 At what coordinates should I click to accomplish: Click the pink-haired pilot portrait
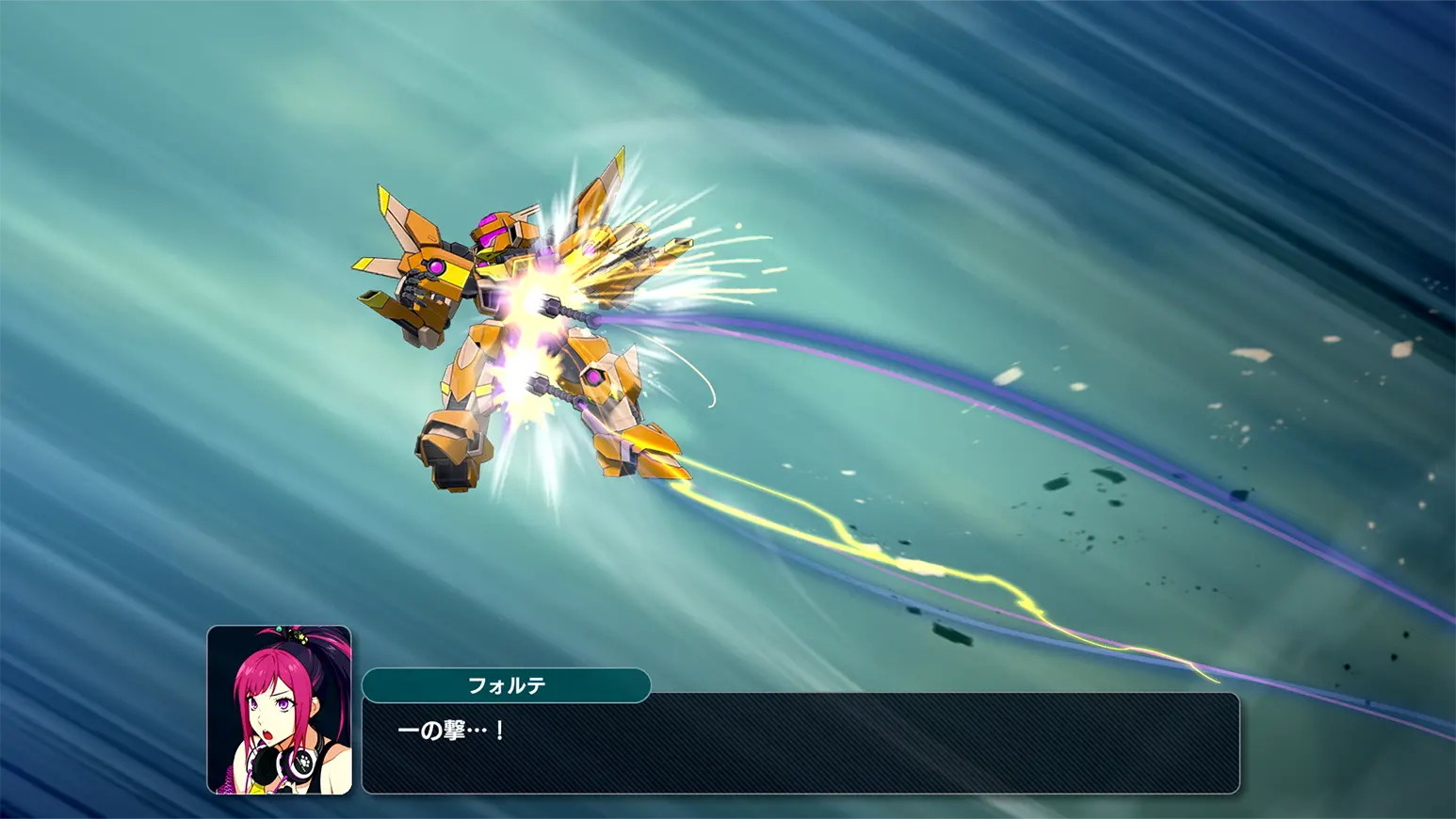click(x=279, y=710)
